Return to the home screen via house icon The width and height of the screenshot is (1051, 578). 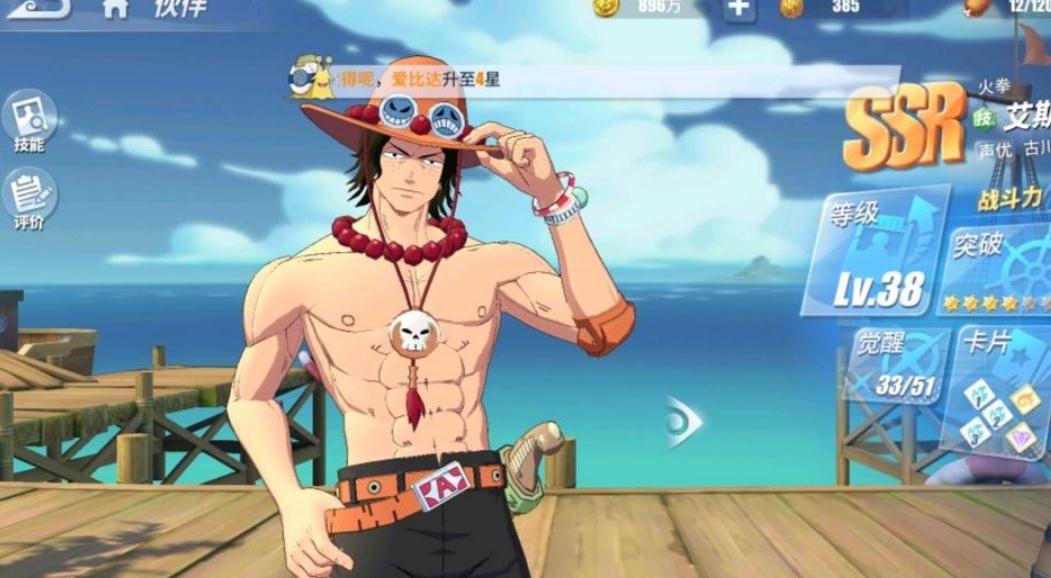pos(115,9)
